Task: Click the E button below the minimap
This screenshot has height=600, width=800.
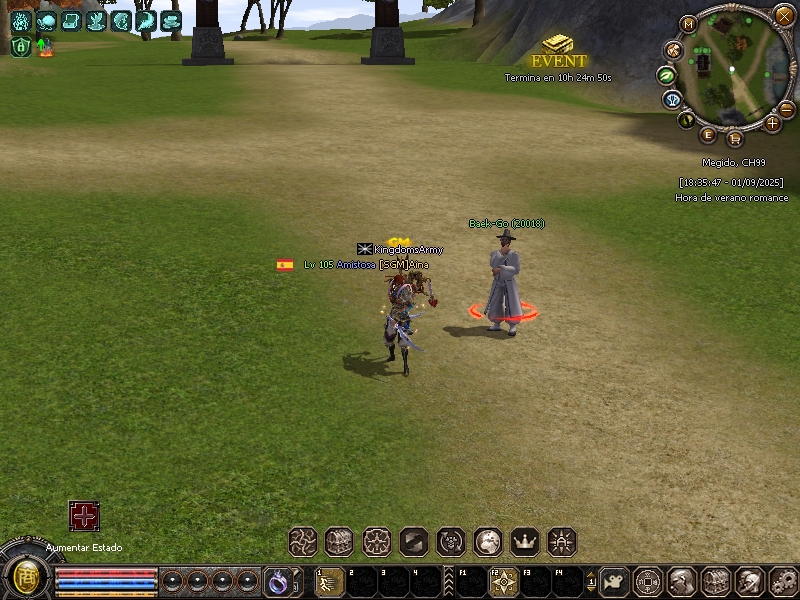Action: click(x=709, y=134)
